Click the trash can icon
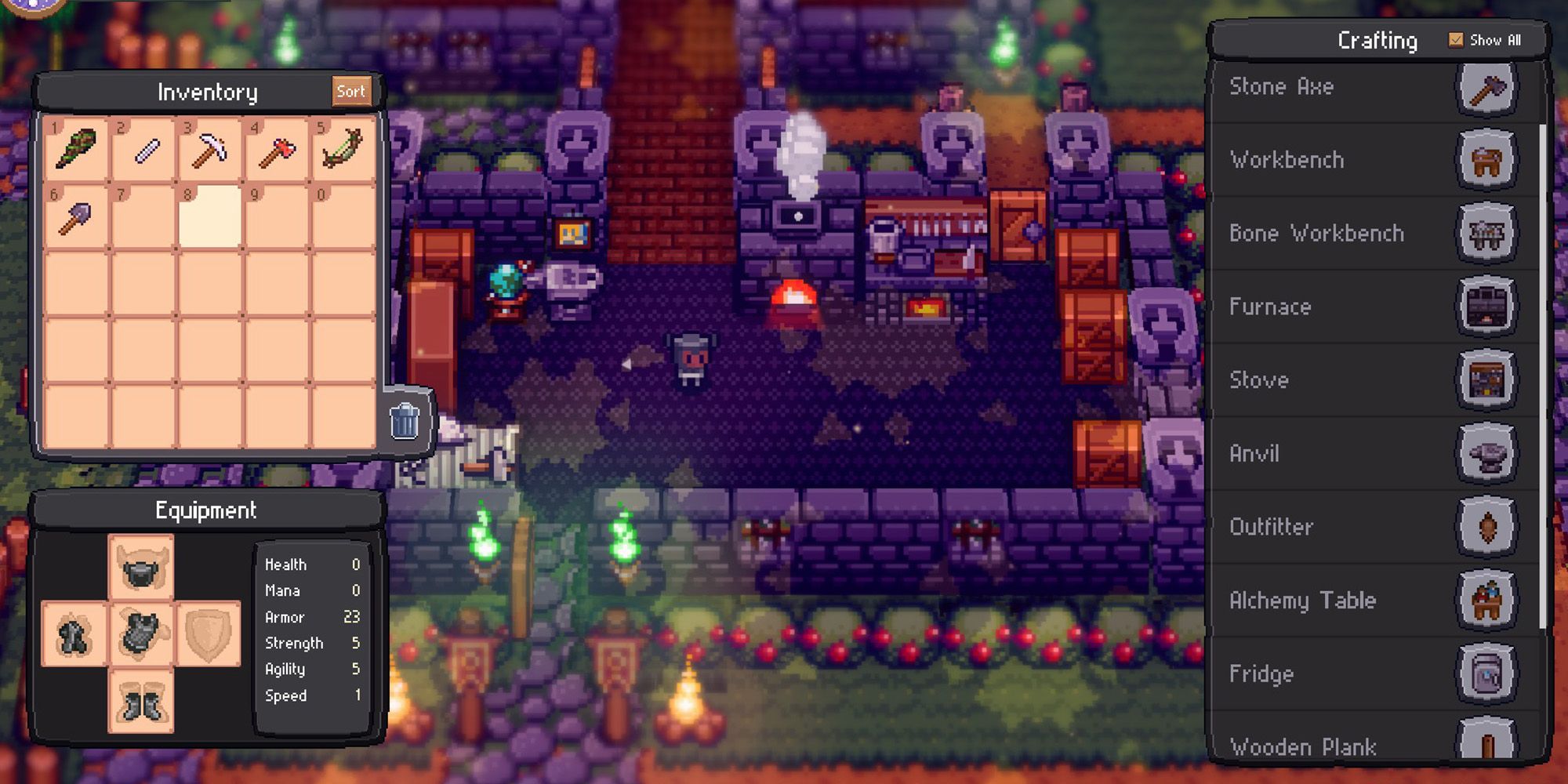Screen dimensions: 1568x784 pyautogui.click(x=405, y=420)
